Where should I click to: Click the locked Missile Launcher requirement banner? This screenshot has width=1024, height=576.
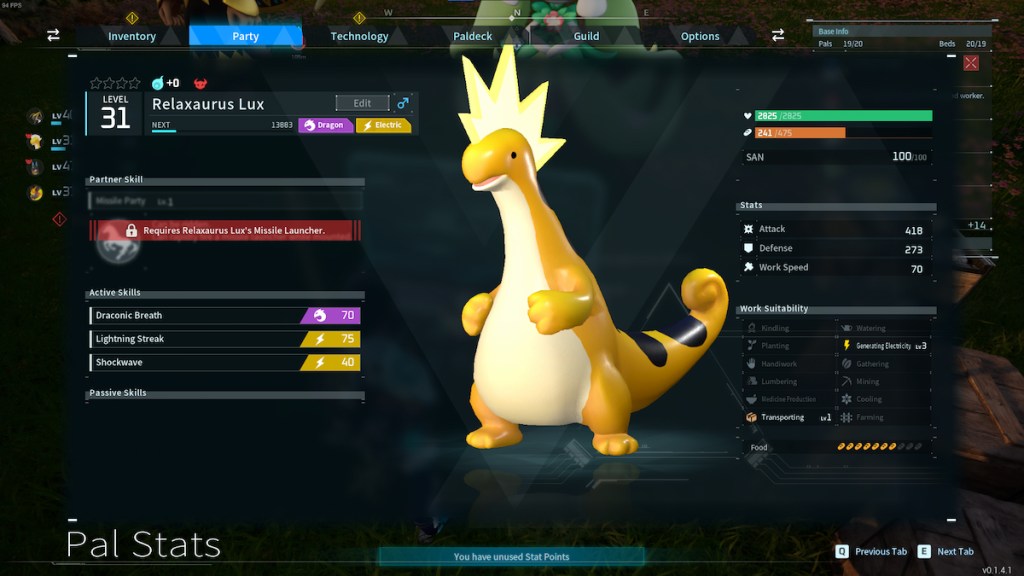pyautogui.click(x=224, y=230)
